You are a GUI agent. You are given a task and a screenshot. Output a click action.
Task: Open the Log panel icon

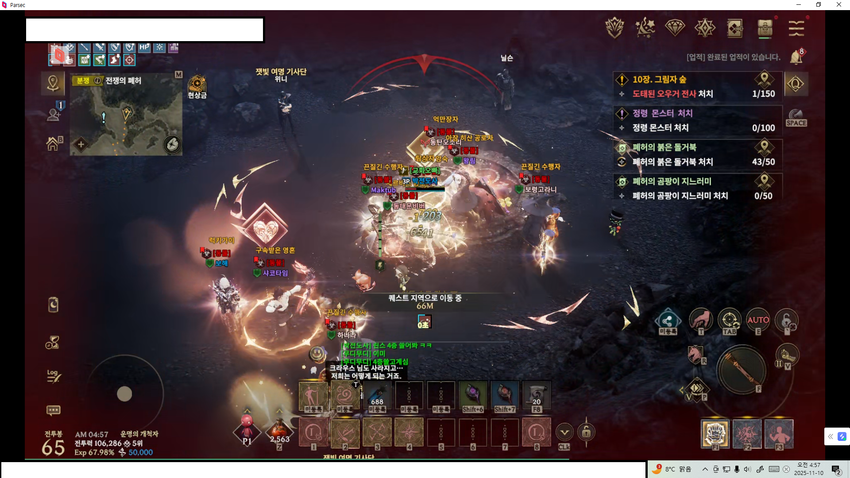click(53, 376)
